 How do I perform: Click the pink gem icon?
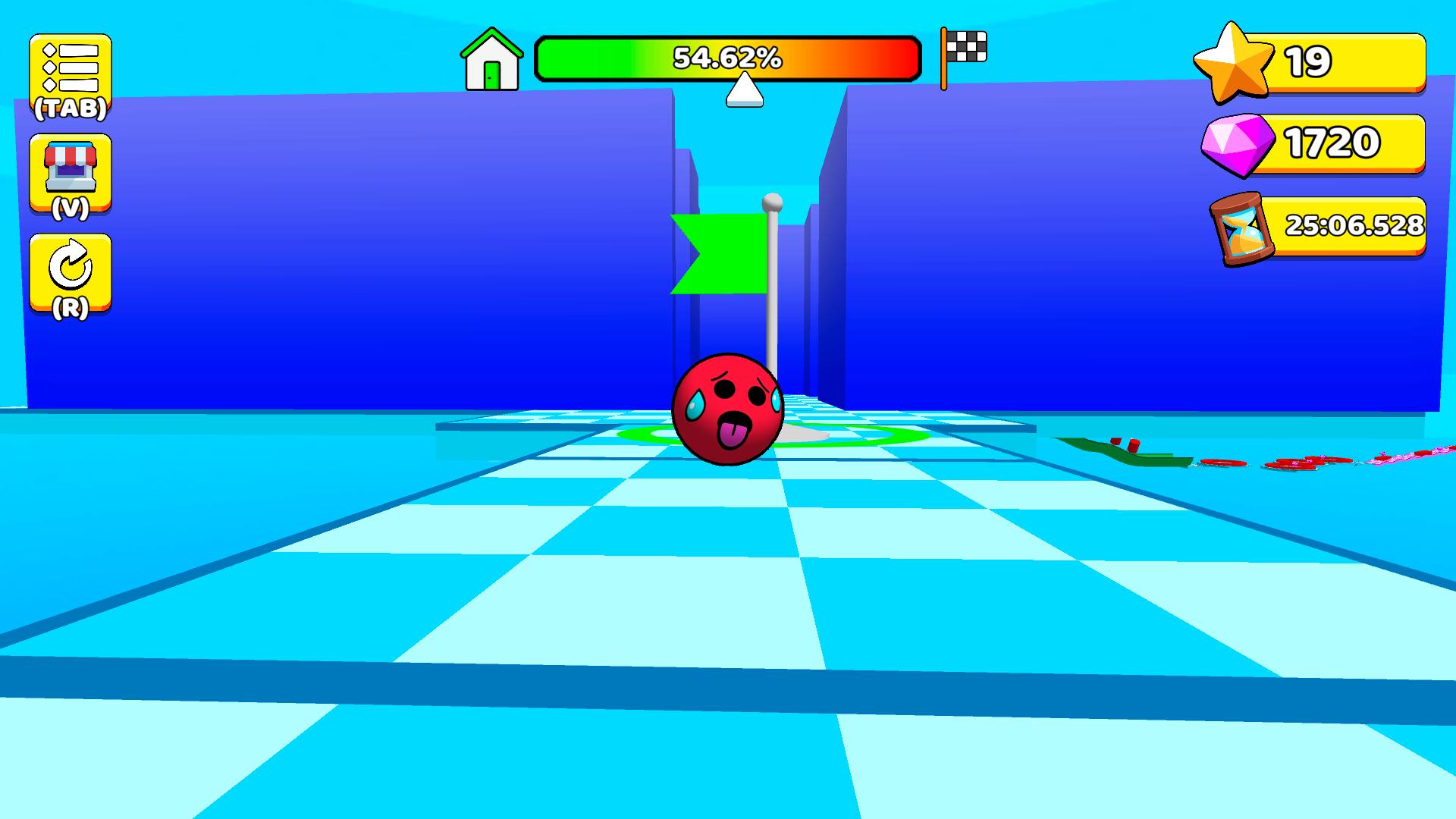coord(1238,144)
